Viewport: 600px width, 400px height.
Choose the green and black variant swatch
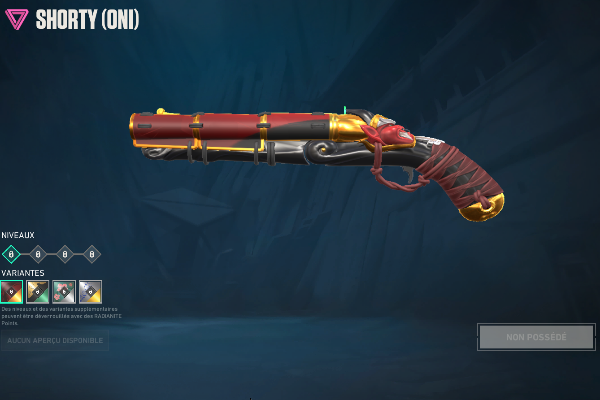38,292
